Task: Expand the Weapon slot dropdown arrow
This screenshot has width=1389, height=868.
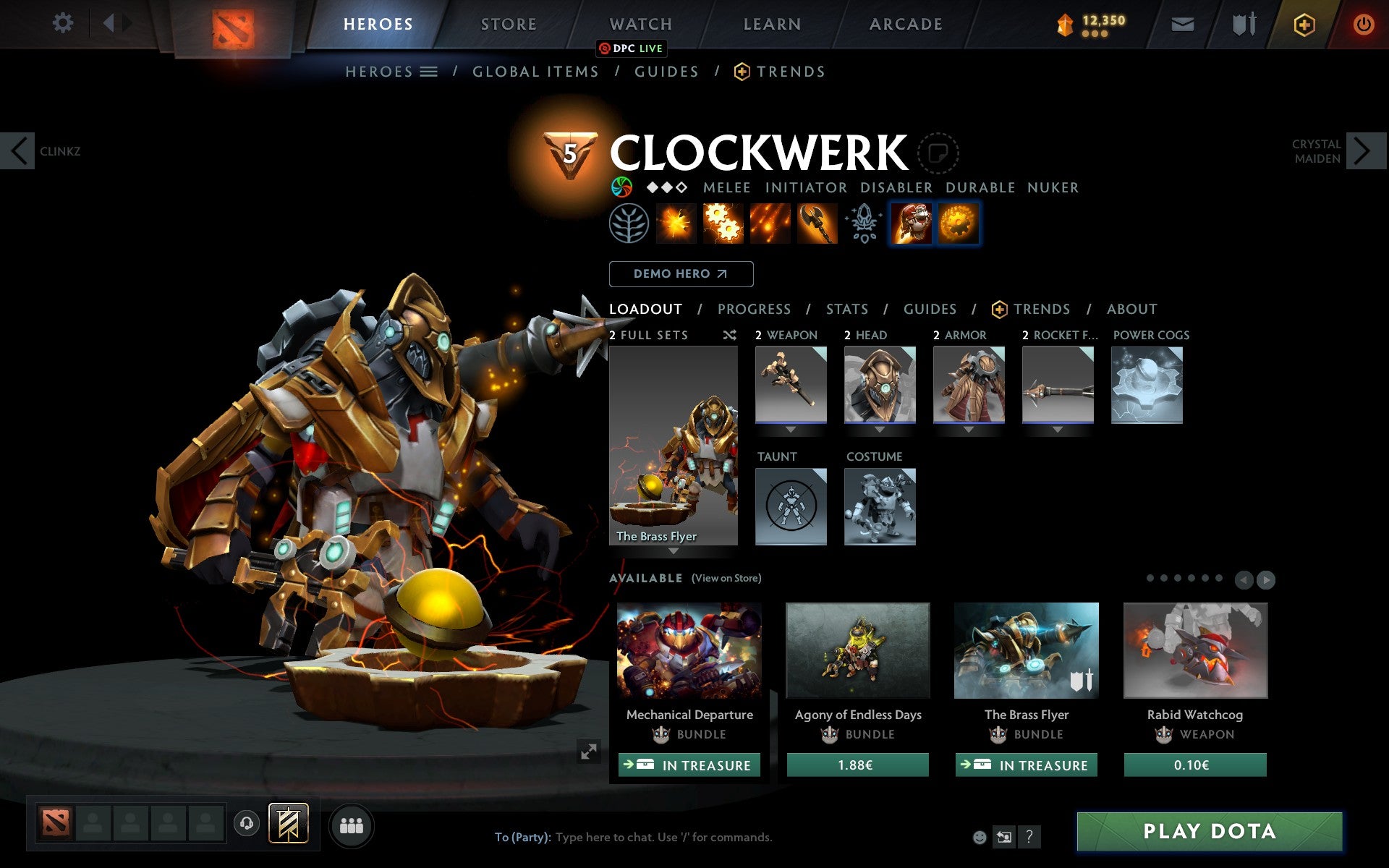Action: [x=791, y=428]
